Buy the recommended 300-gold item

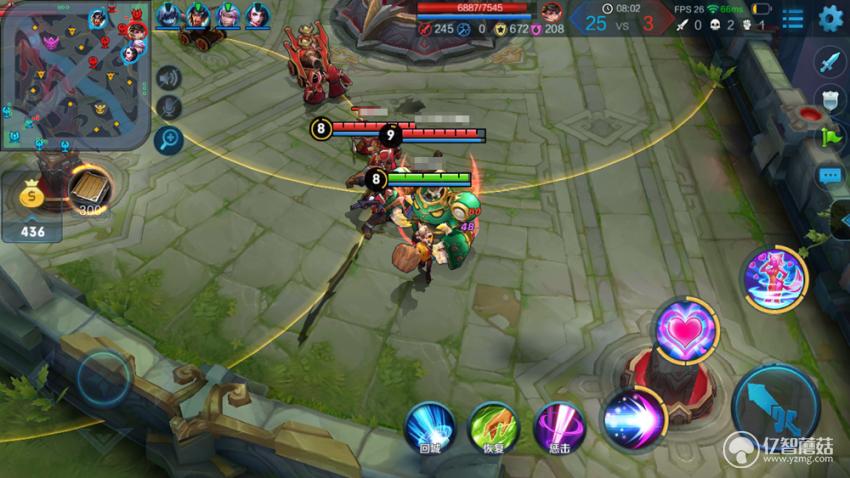pyautogui.click(x=90, y=188)
